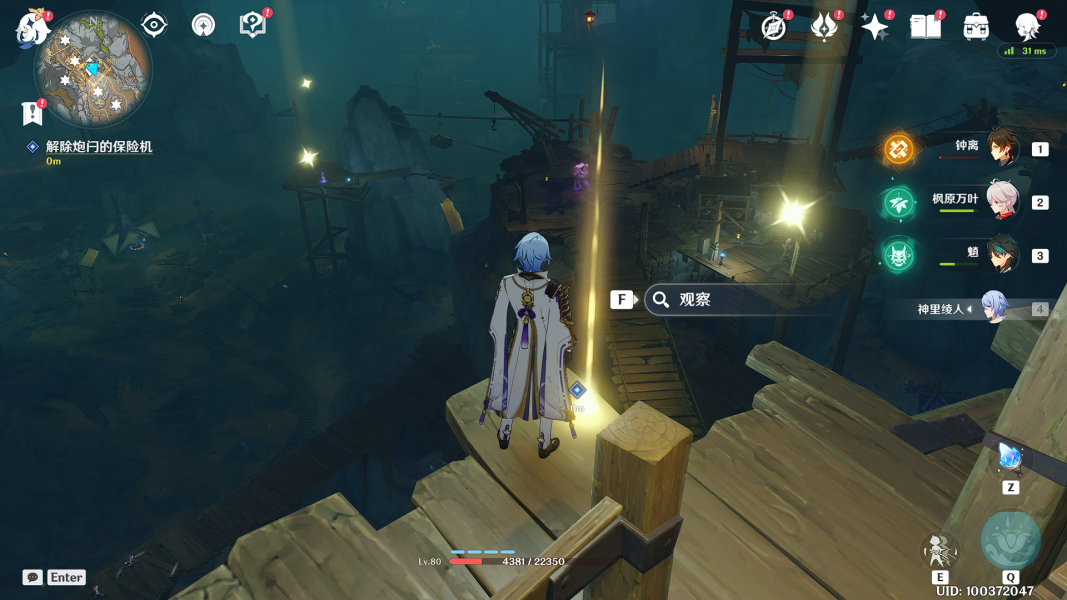The image size is (1067, 600).
Task: Open the wish star icon
Action: pos(875,27)
